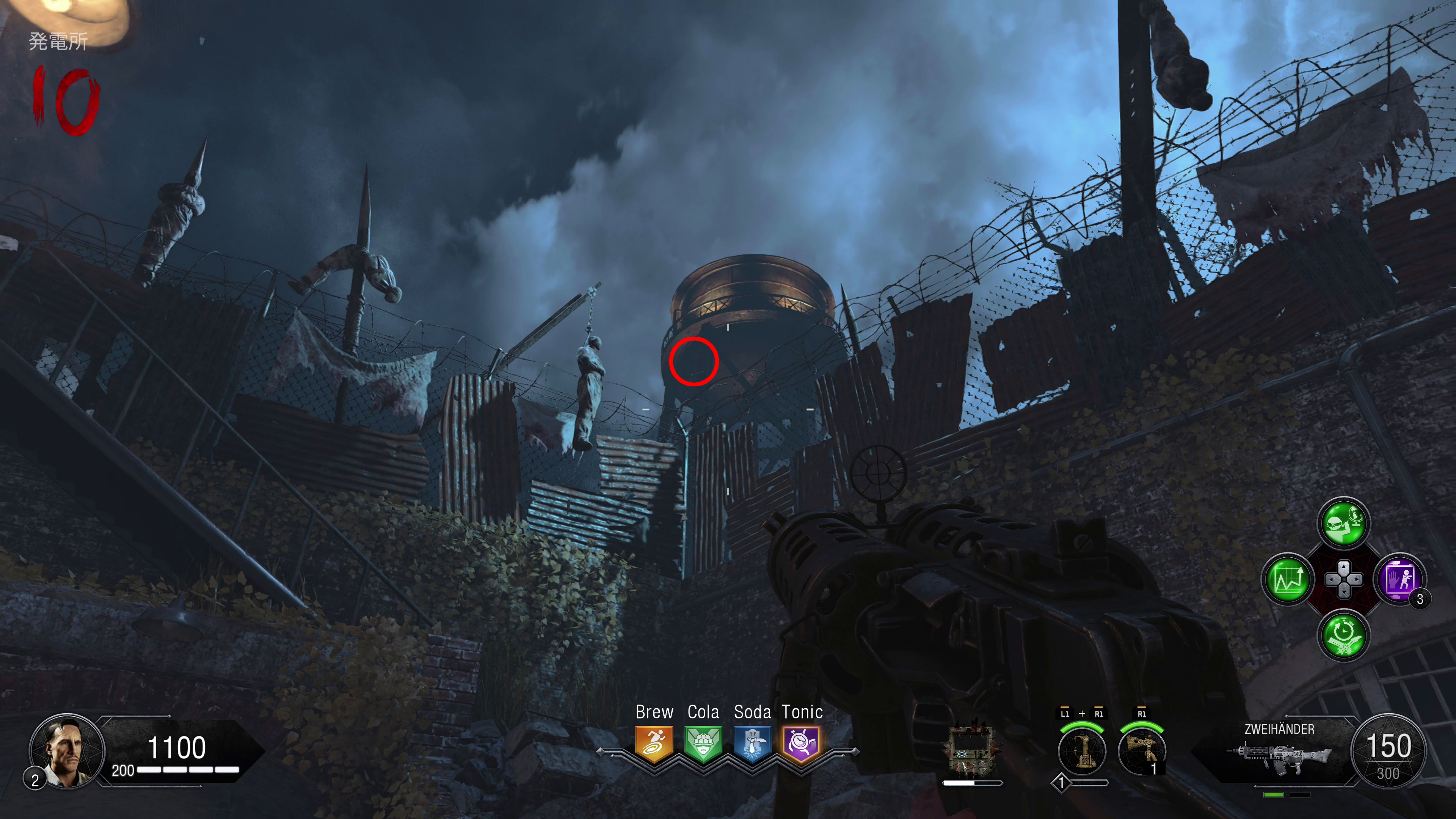Viewport: 1456px width, 819px height.
Task: Use the green rising-graph elixir
Action: (x=1288, y=579)
